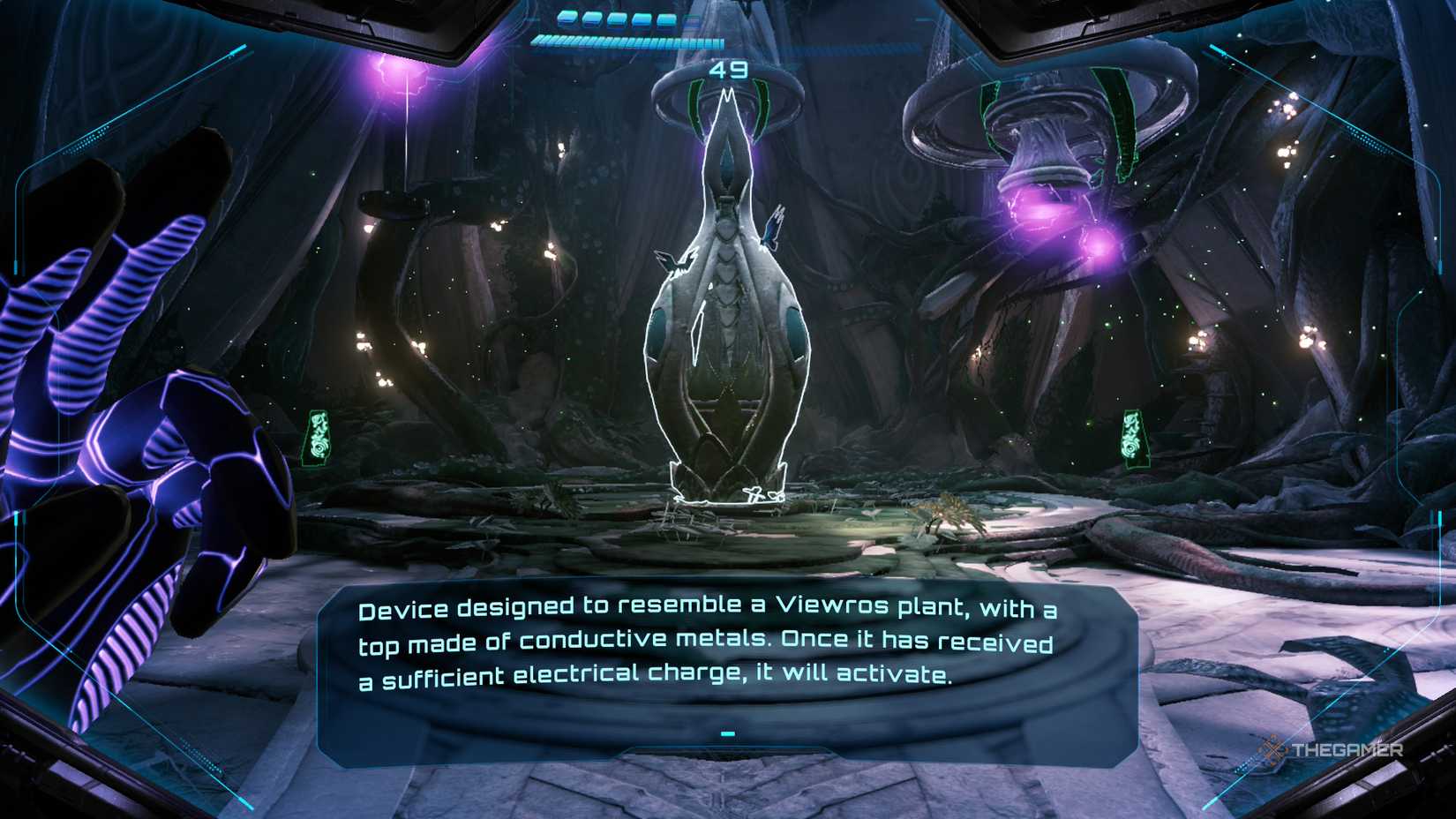
Task: Select the first energy tank icon
Action: (x=567, y=19)
